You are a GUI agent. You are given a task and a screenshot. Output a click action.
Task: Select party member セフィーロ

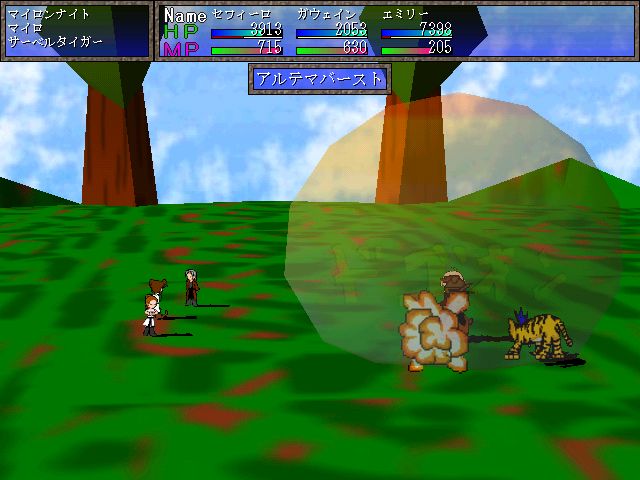(240, 14)
